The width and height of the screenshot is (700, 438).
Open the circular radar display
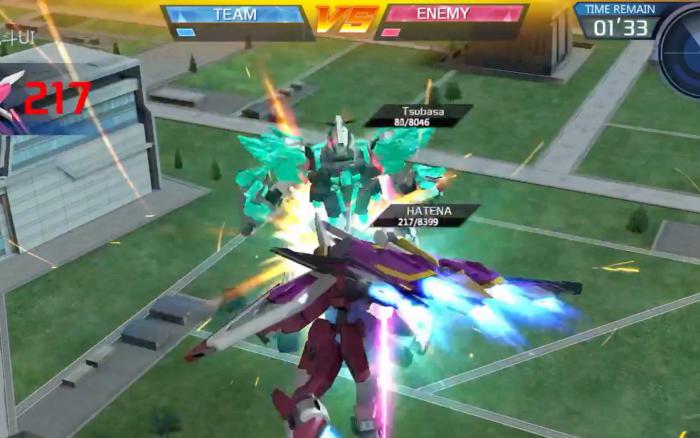(684, 47)
